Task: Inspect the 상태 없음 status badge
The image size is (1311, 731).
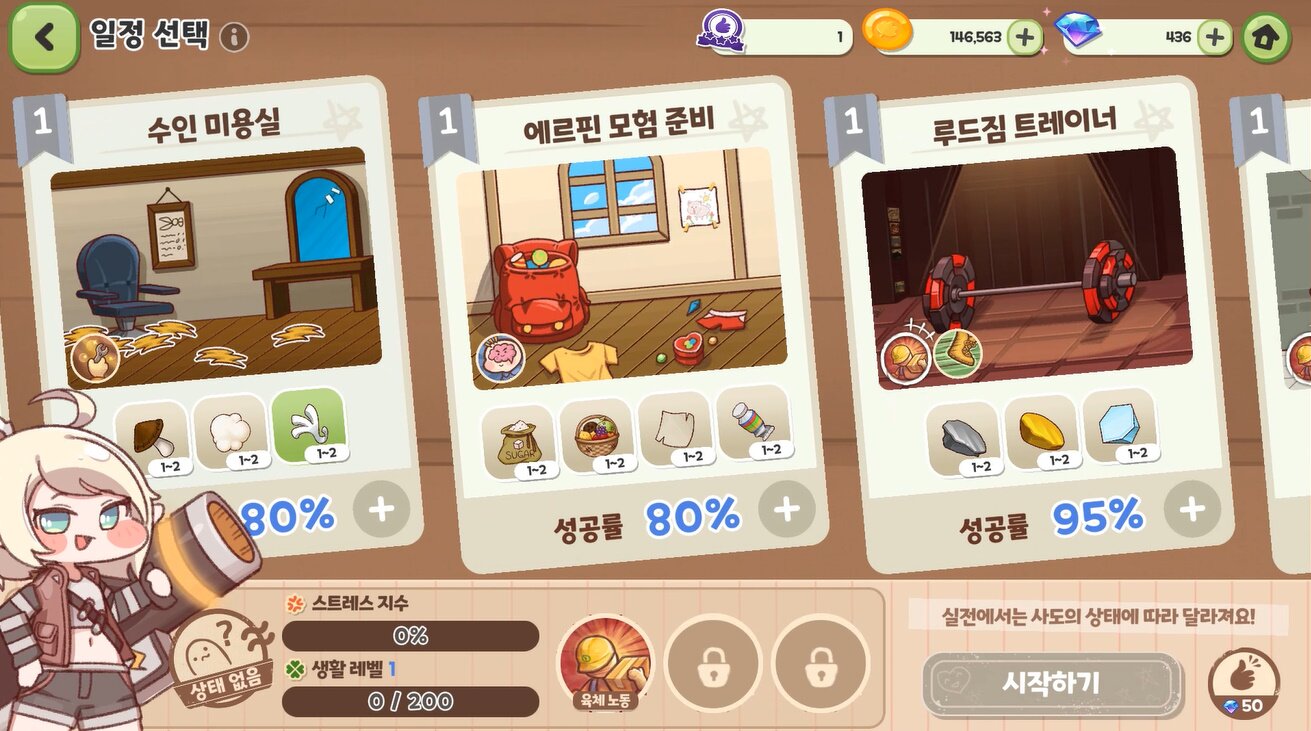Action: point(217,658)
